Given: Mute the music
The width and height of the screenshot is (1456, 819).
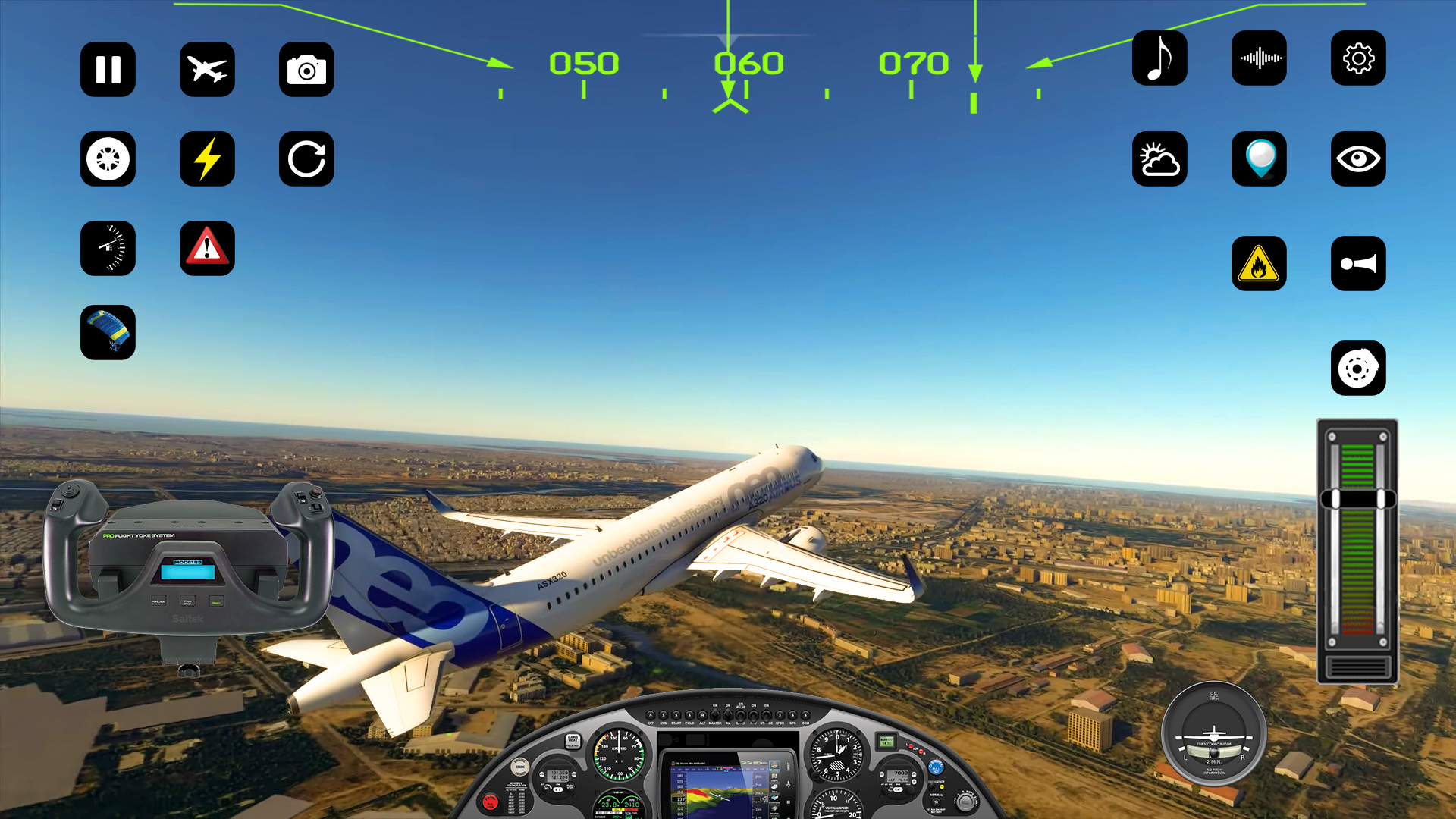Looking at the screenshot, I should 1159,58.
